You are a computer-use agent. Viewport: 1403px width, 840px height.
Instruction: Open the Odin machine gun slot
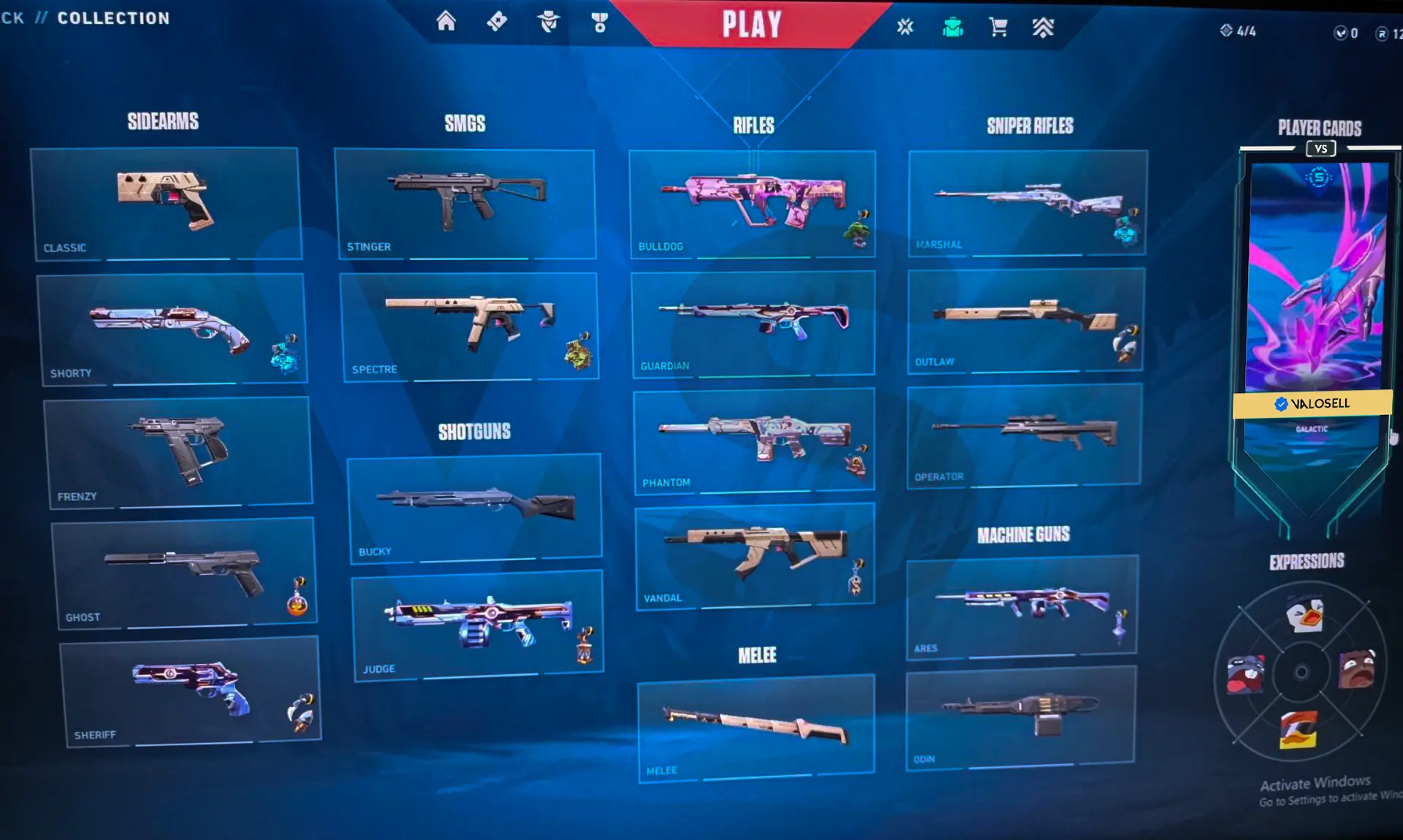[1021, 714]
